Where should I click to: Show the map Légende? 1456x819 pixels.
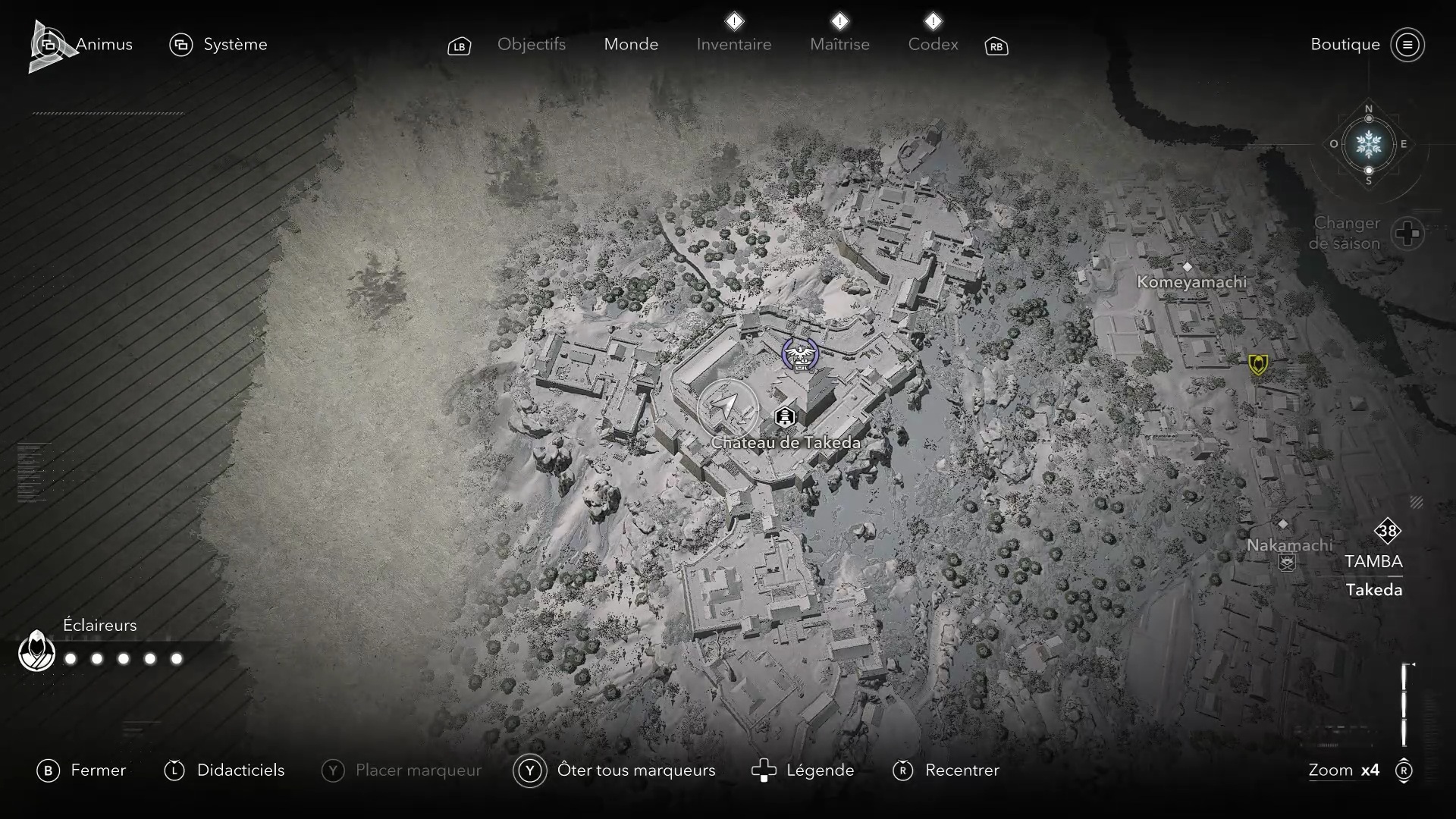(802, 770)
